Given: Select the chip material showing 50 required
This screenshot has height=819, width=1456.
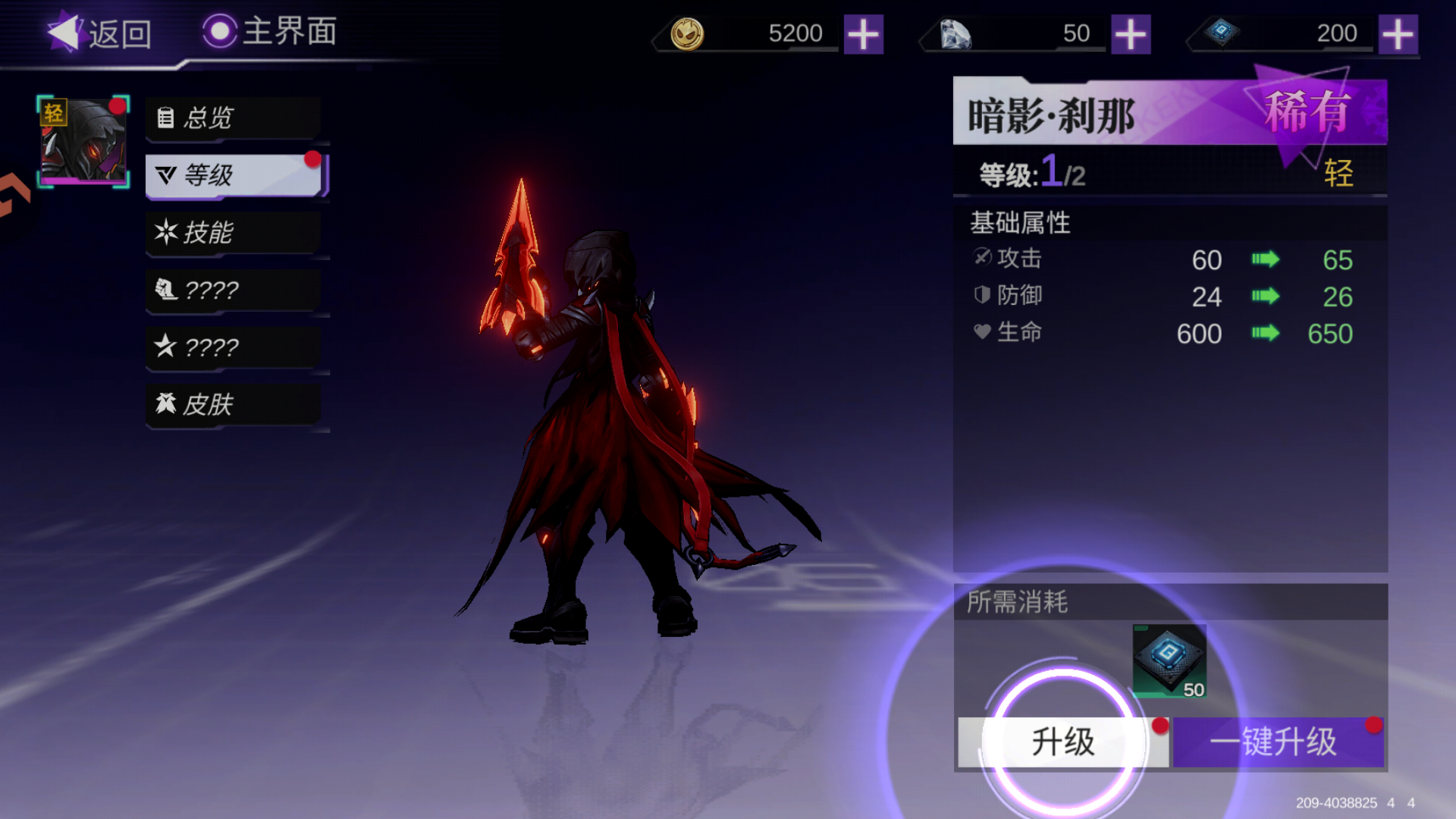Looking at the screenshot, I should pos(1171,662).
